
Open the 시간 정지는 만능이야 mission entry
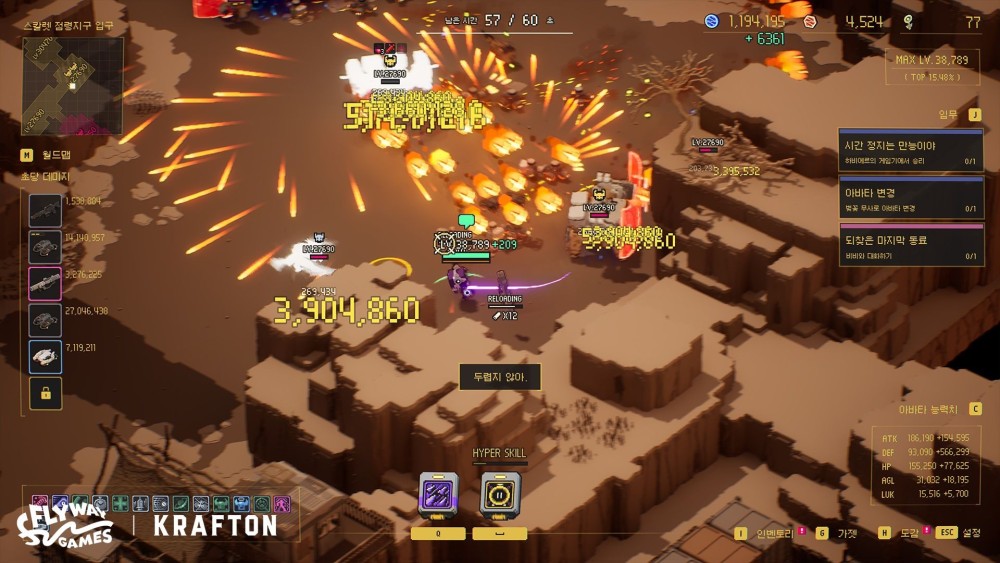910,151
